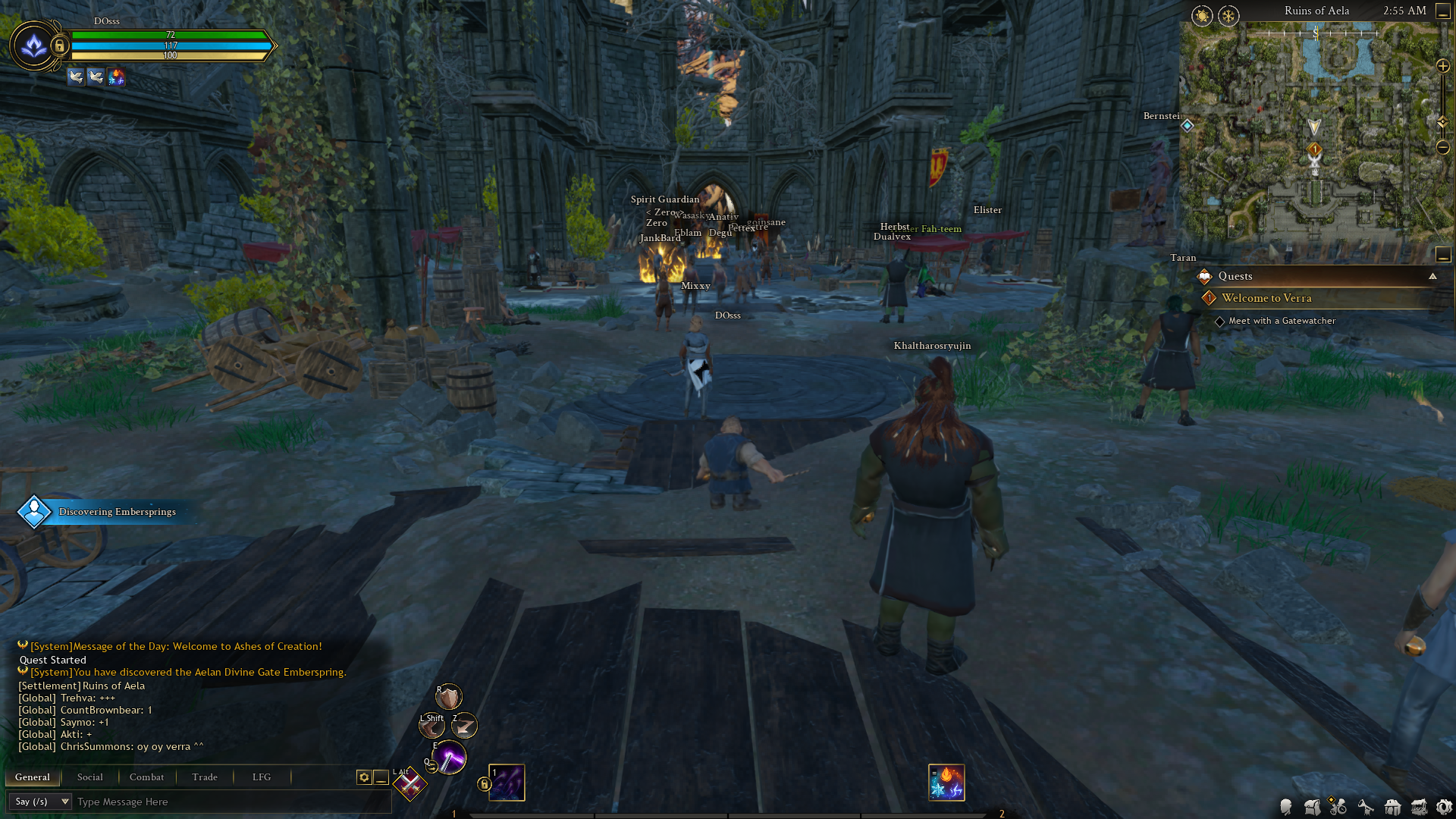Click the Type Message Here chat field
The image size is (1456, 819).
[x=227, y=802]
